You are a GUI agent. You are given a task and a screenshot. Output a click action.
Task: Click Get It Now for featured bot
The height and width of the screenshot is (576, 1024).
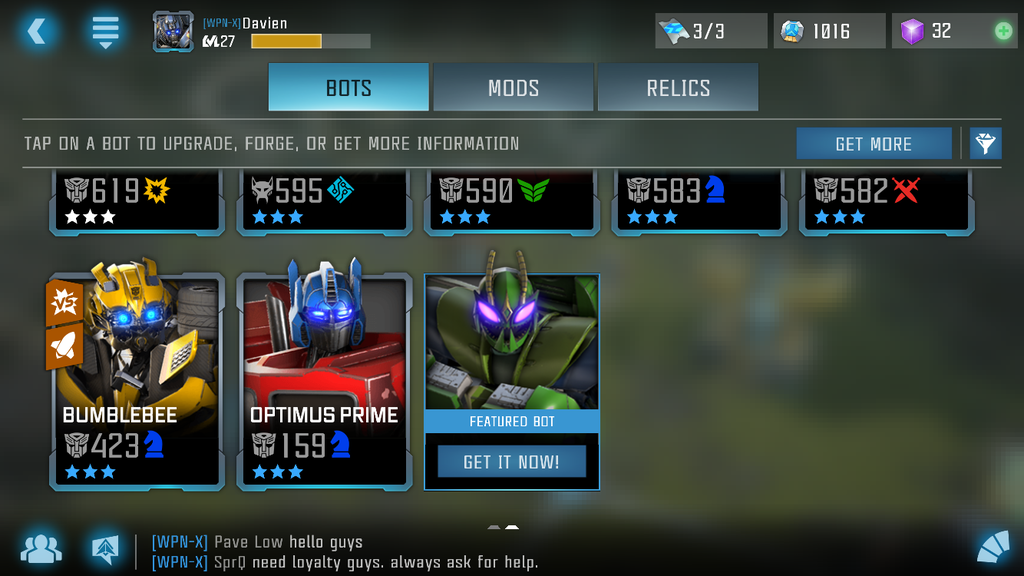click(x=511, y=462)
